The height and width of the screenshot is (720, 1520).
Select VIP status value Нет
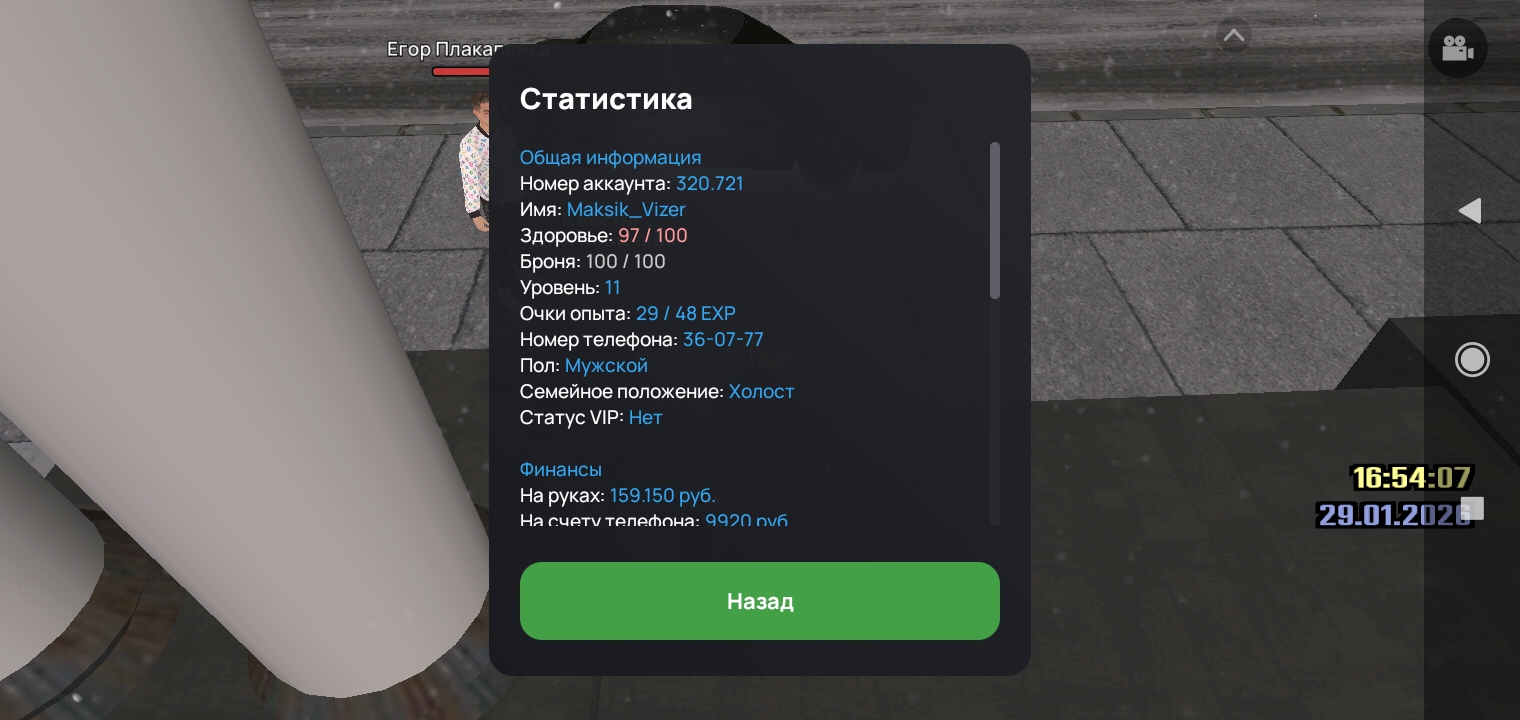coord(645,417)
